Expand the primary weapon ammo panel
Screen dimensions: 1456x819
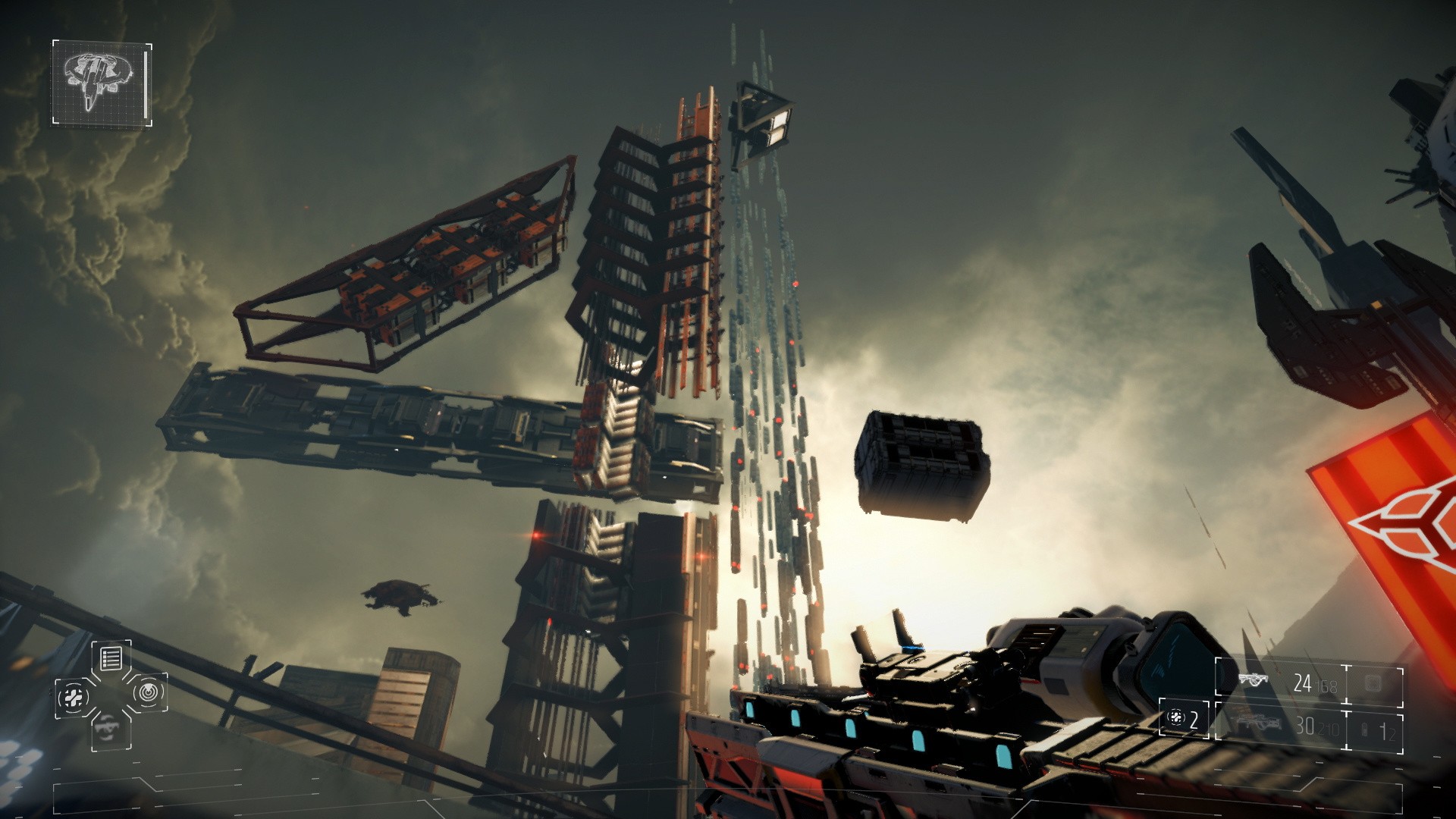click(x=1303, y=682)
